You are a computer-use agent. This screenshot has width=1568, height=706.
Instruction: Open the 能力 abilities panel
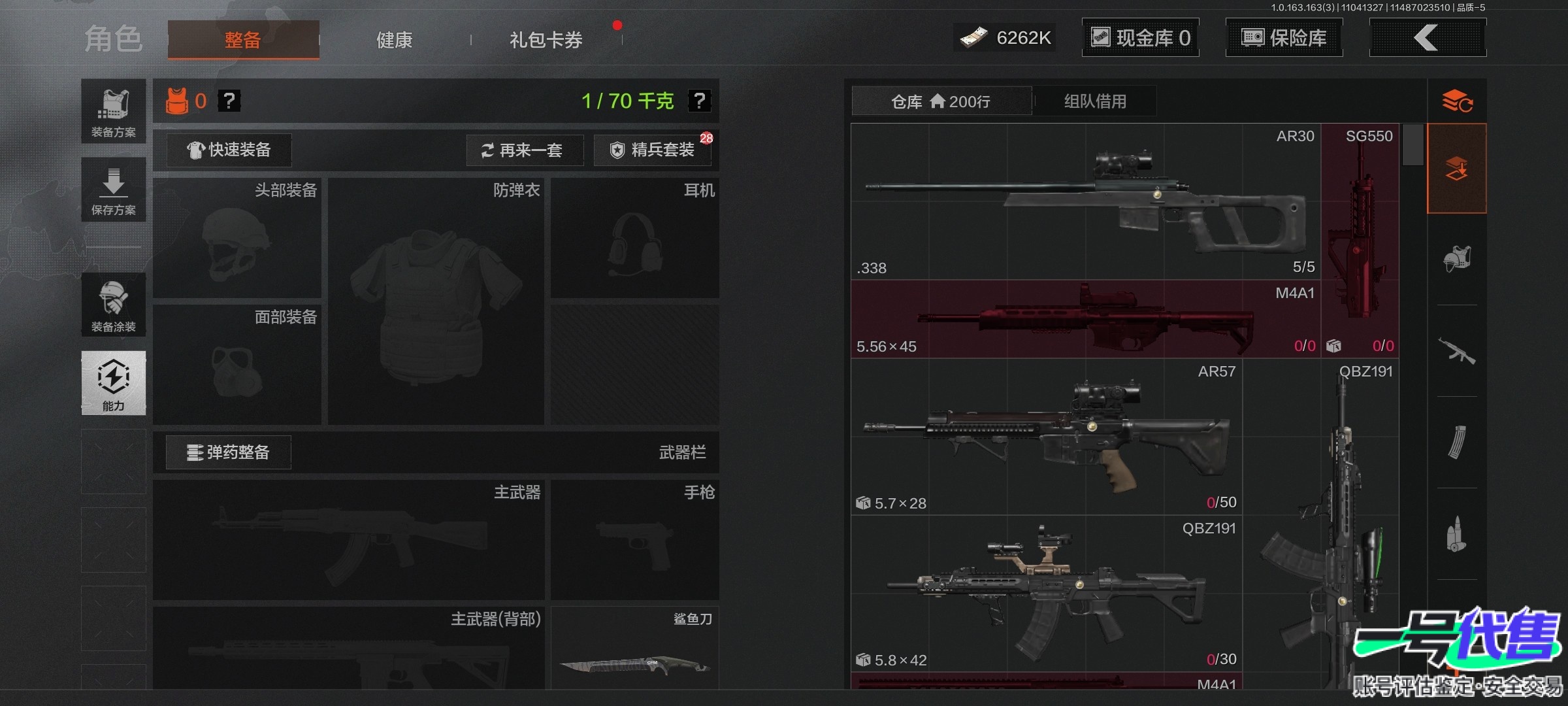(x=114, y=383)
